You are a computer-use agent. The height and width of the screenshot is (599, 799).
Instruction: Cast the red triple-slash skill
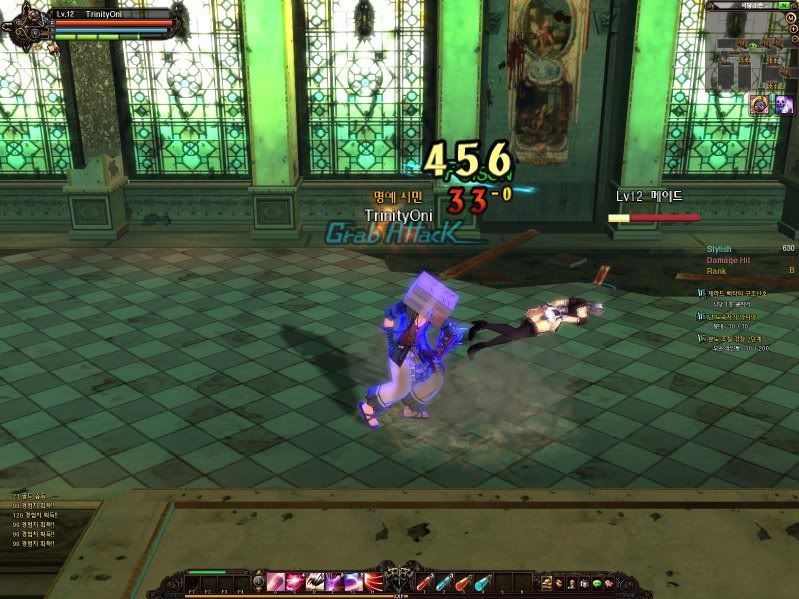tap(375, 582)
